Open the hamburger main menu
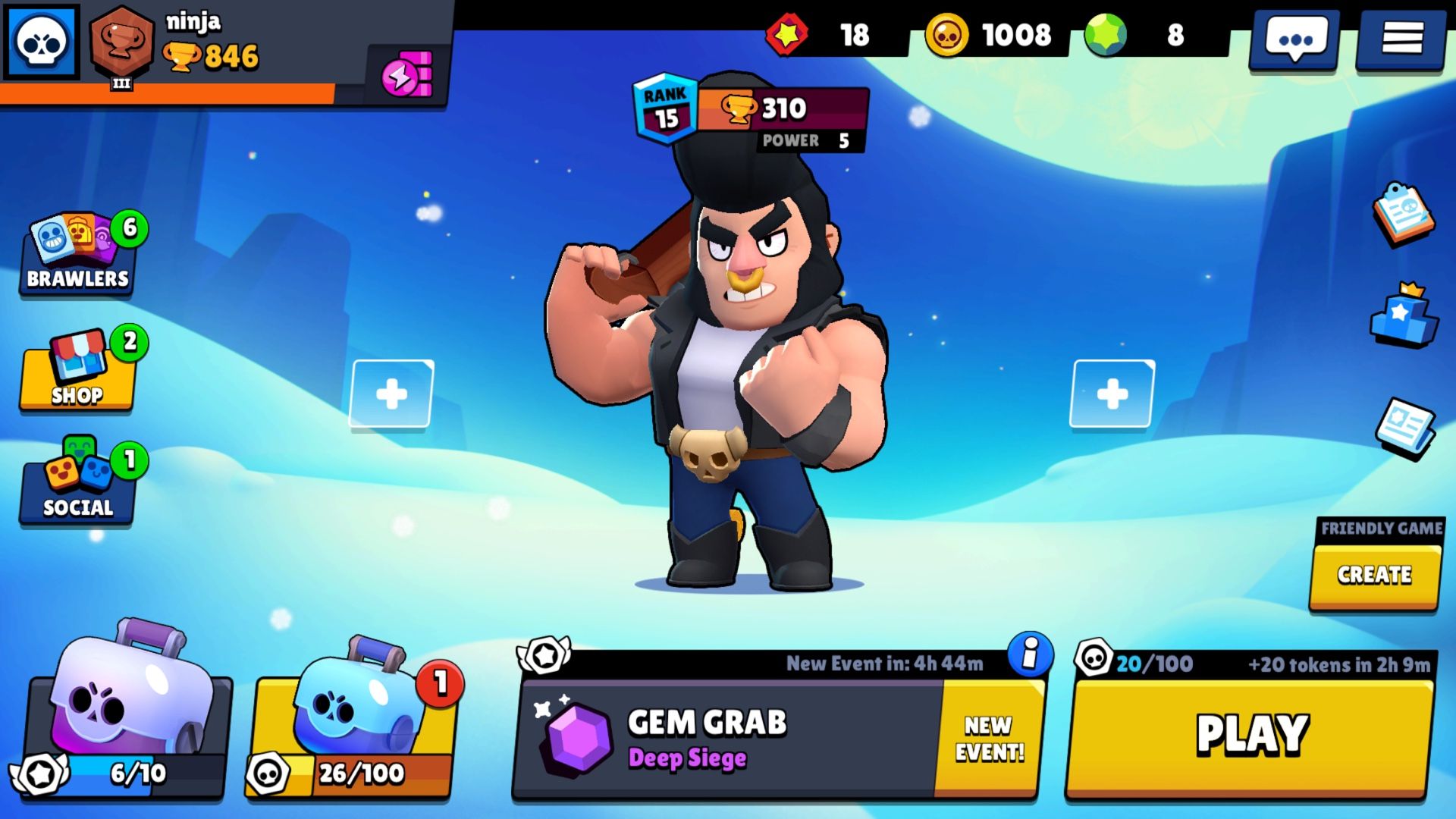Viewport: 1456px width, 819px height. [x=1401, y=38]
